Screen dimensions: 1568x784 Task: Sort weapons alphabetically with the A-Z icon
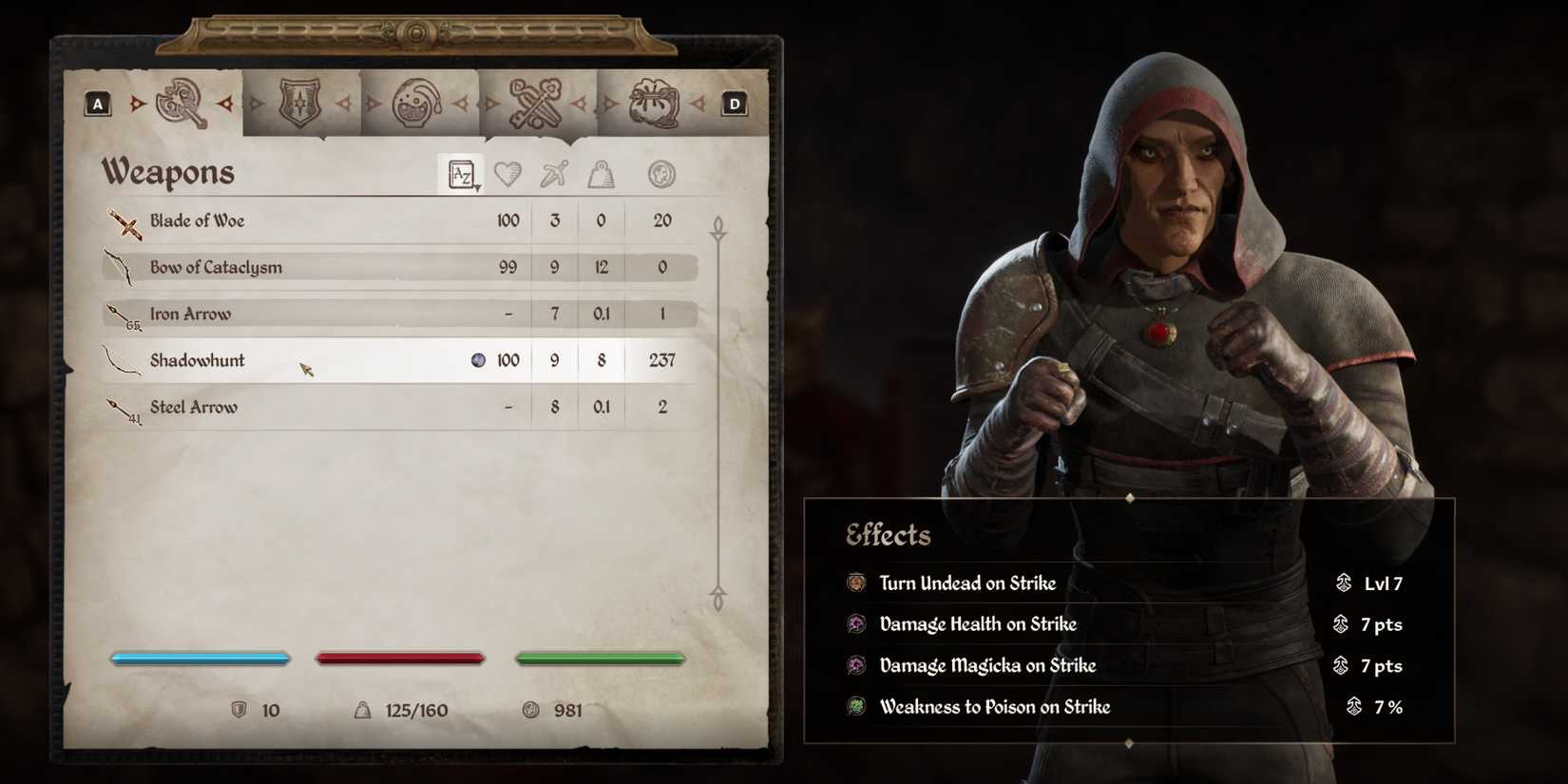462,173
